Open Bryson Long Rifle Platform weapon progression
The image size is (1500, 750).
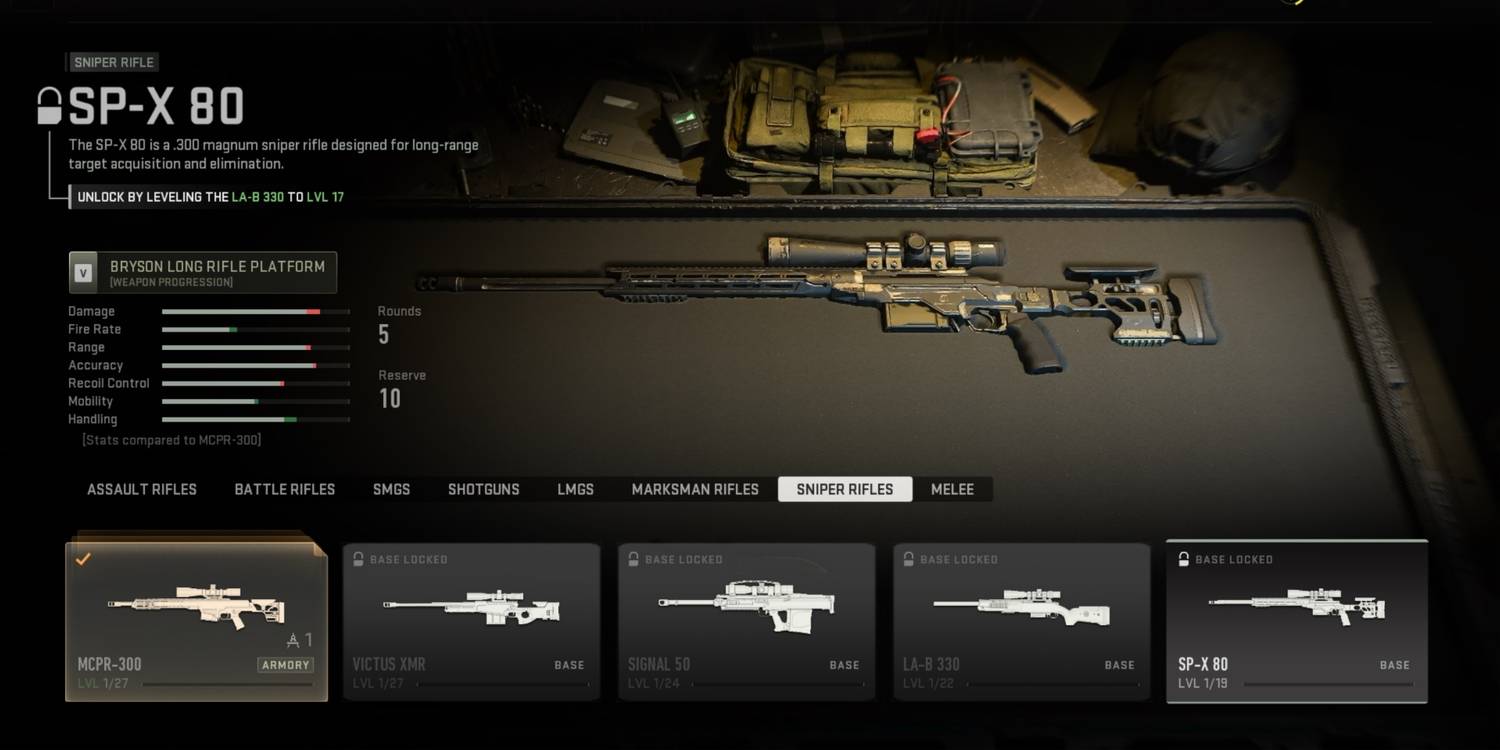tap(203, 273)
